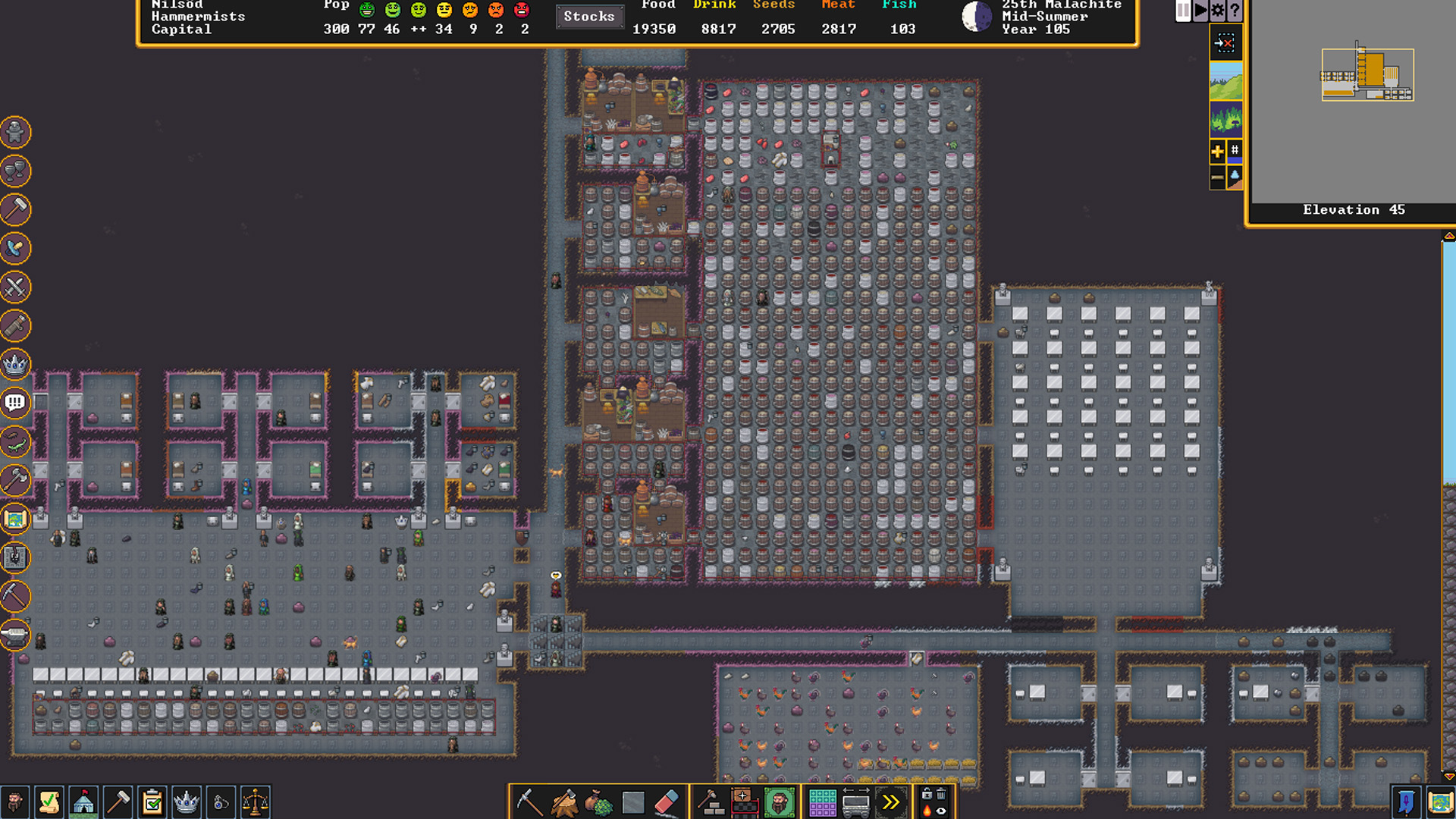
Task: Open the citizens list with dwarf portrait
Action: tap(14, 802)
